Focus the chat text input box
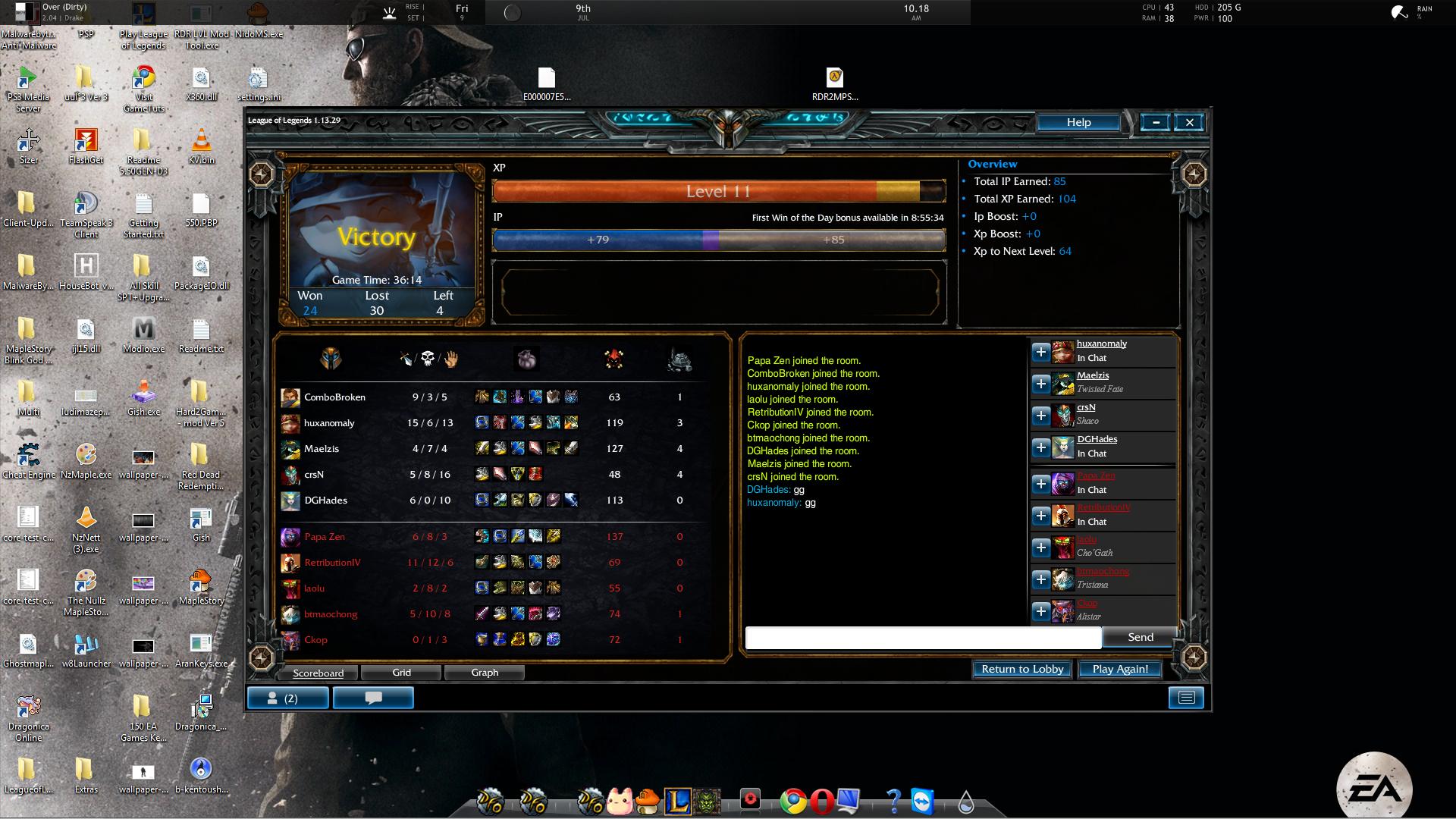This screenshot has height=819, width=1456. (923, 638)
